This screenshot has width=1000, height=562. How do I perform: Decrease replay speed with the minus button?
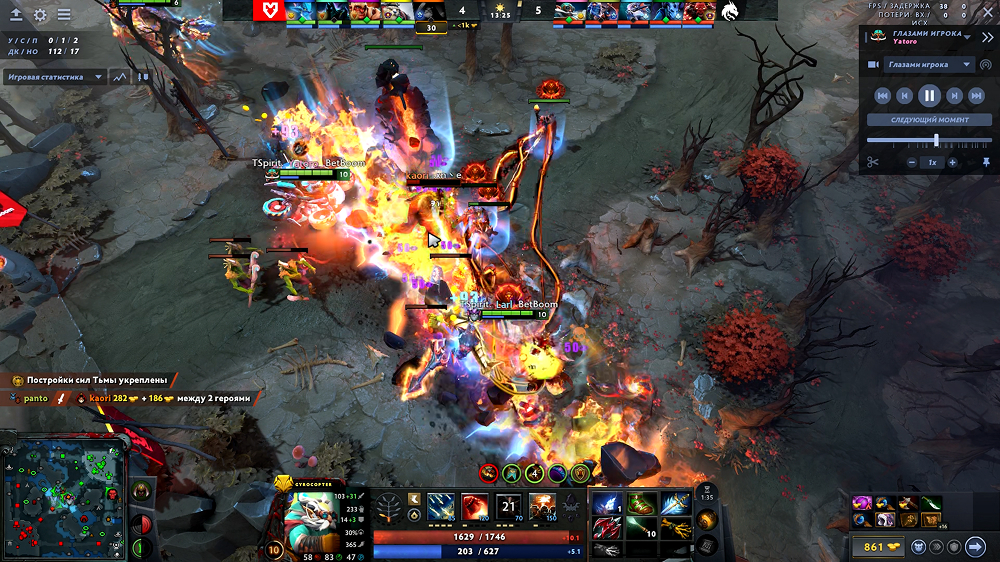[912, 162]
